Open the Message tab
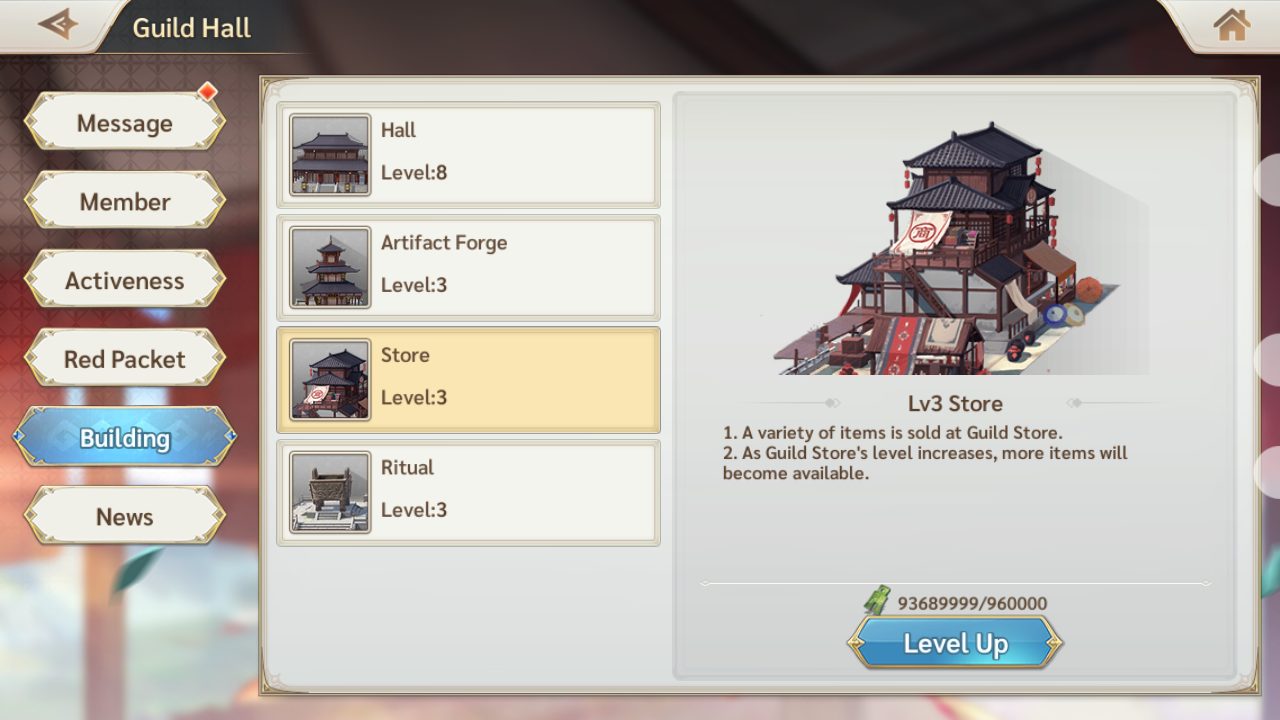Image resolution: width=1280 pixels, height=720 pixels. [125, 123]
